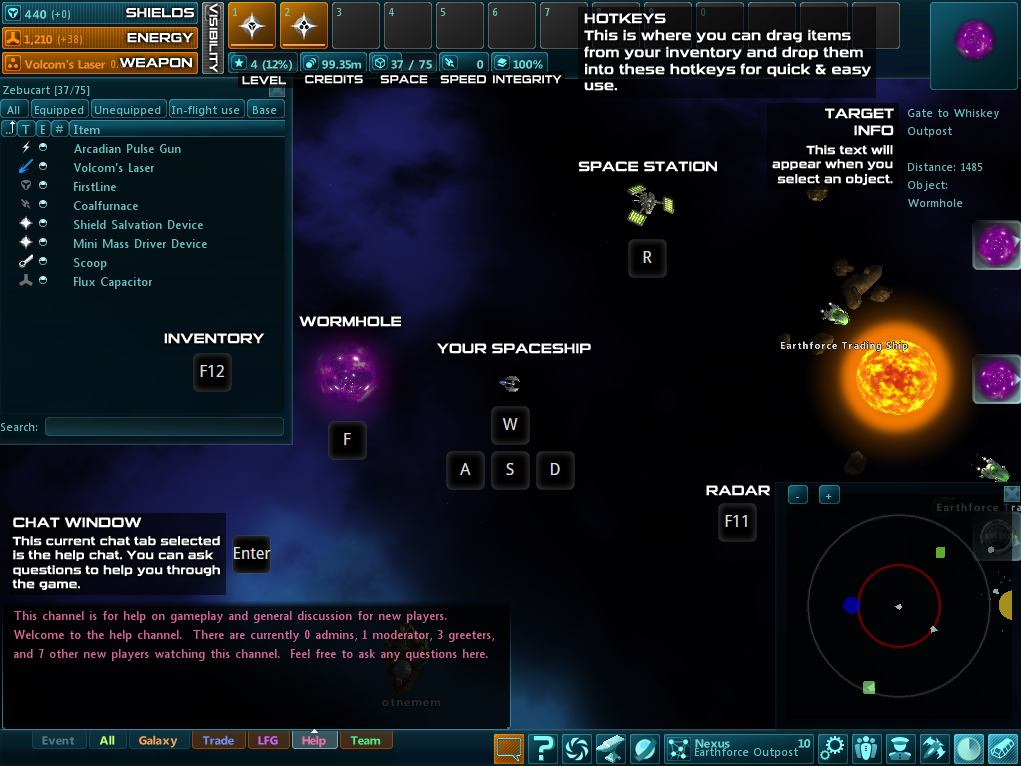The height and width of the screenshot is (766, 1021).
Task: Open the gear settings icon
Action: coord(832,748)
